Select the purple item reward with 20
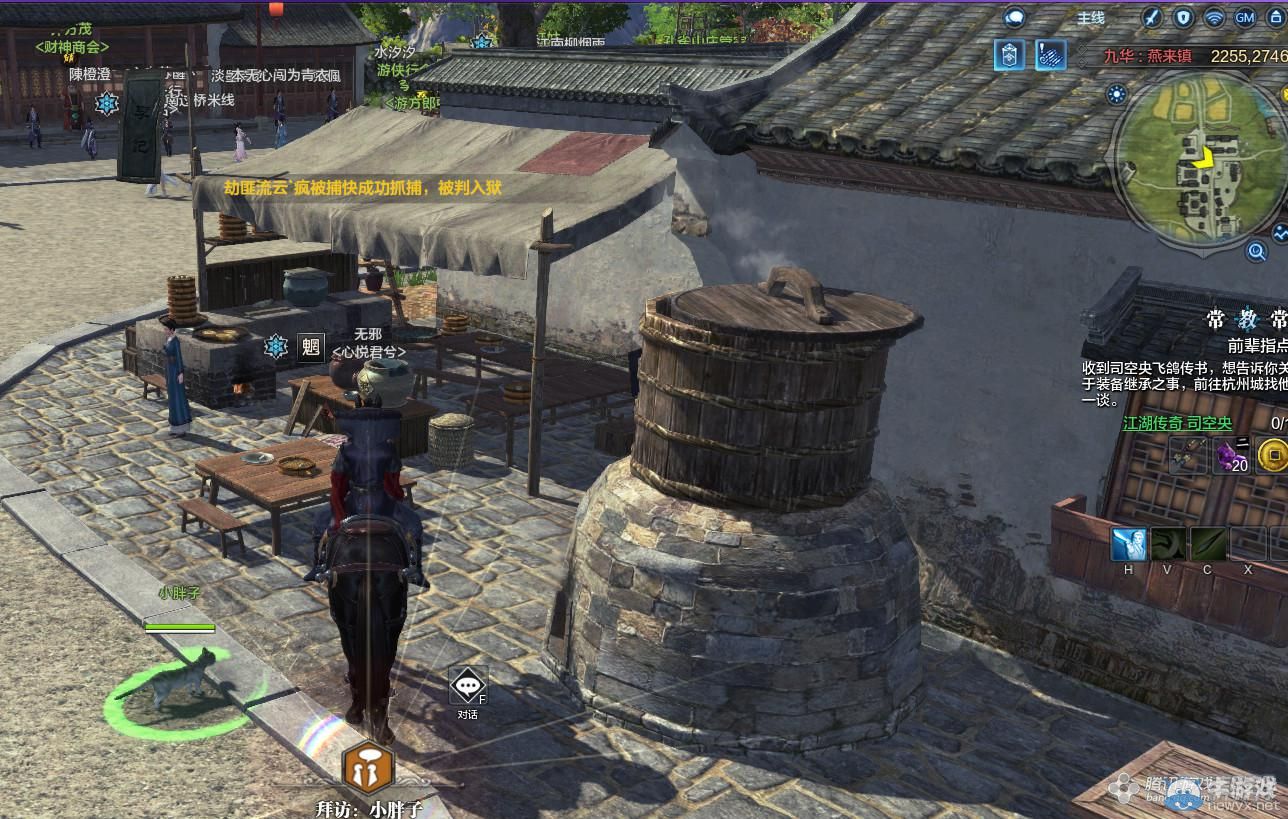 click(1231, 456)
